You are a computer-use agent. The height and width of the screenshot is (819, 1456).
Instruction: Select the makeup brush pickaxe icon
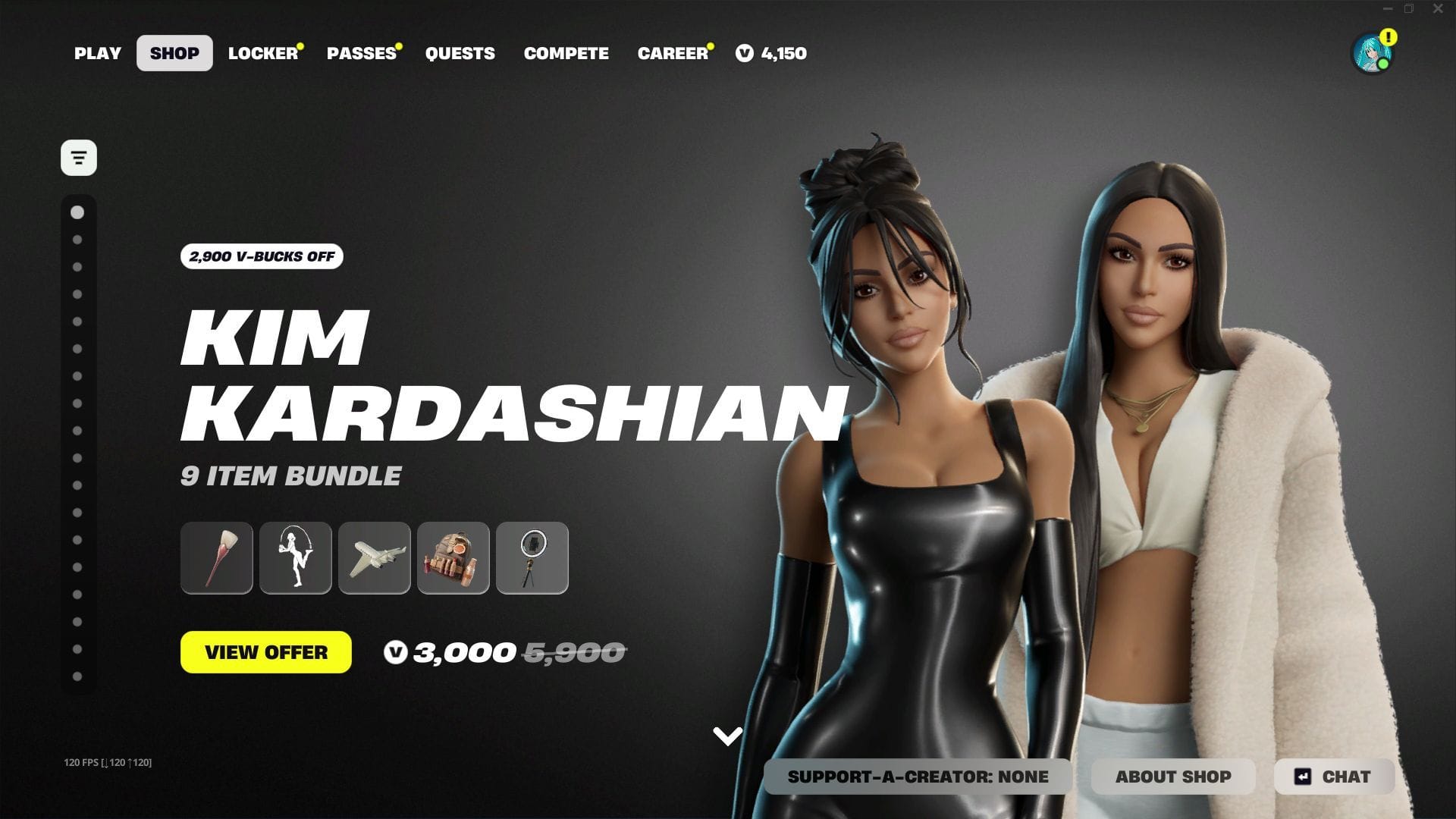(216, 558)
